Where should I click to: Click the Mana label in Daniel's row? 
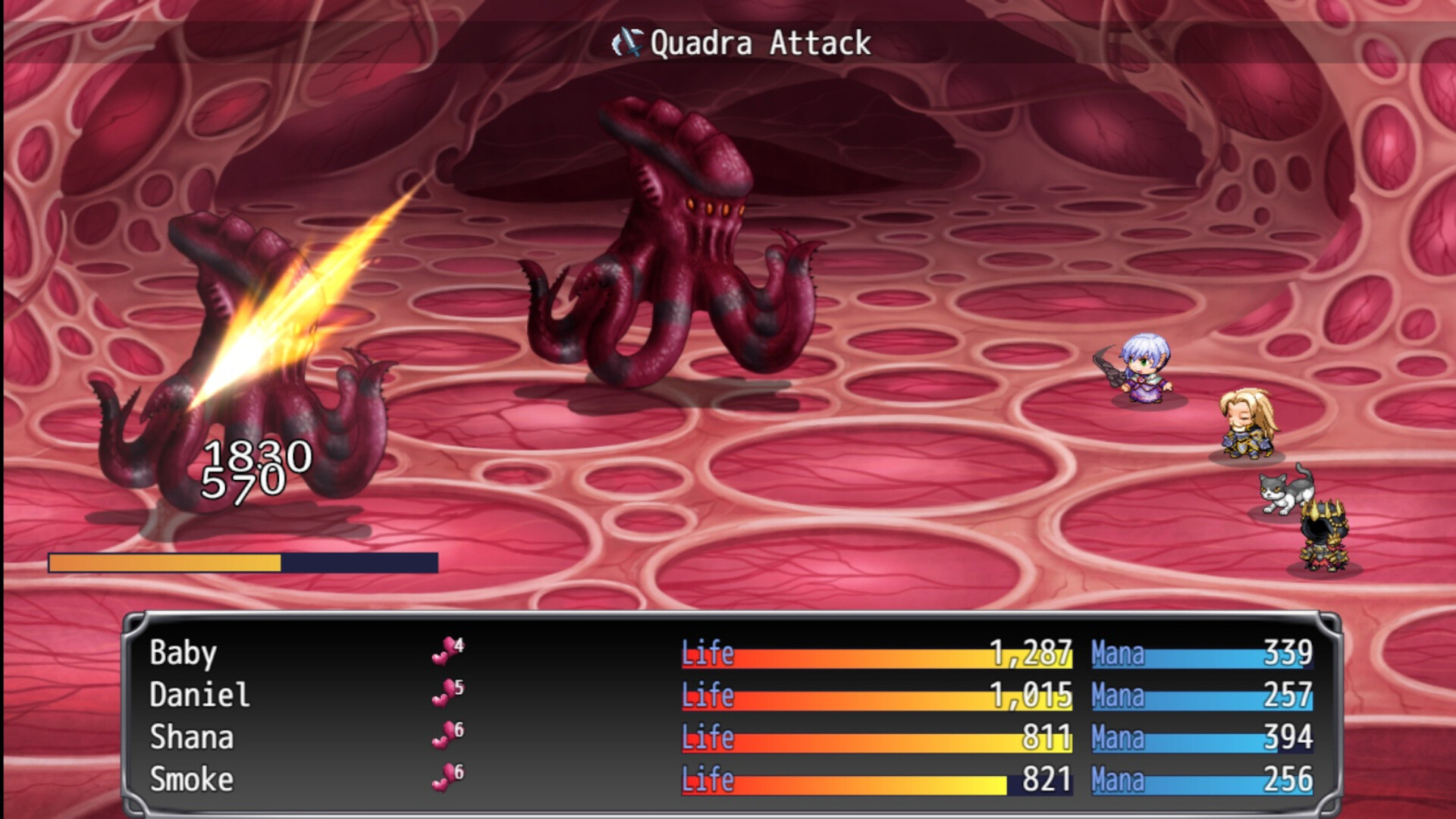(1116, 695)
